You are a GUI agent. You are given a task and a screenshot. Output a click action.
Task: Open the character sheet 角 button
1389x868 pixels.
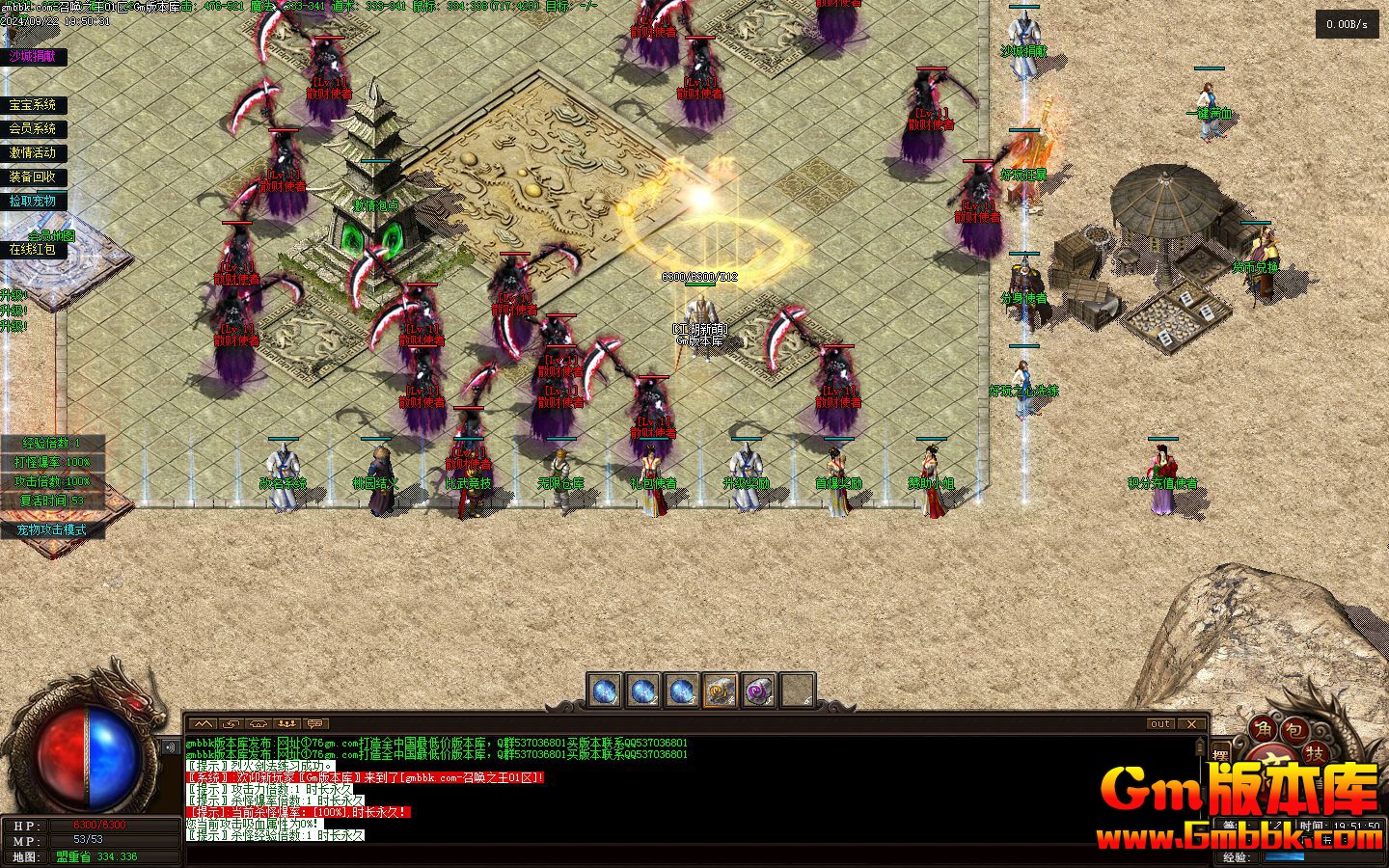1262,730
